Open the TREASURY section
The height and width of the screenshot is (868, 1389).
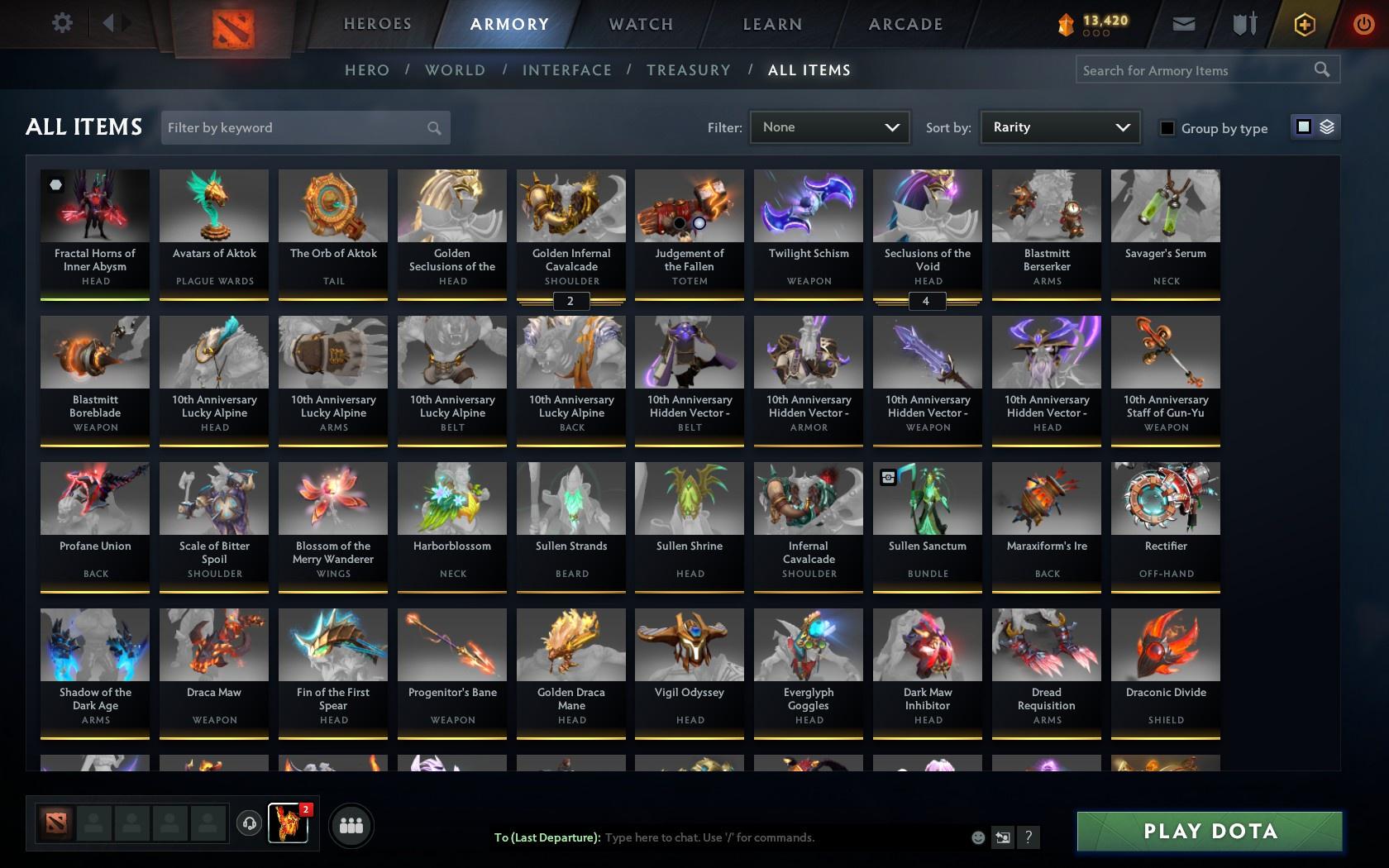689,70
